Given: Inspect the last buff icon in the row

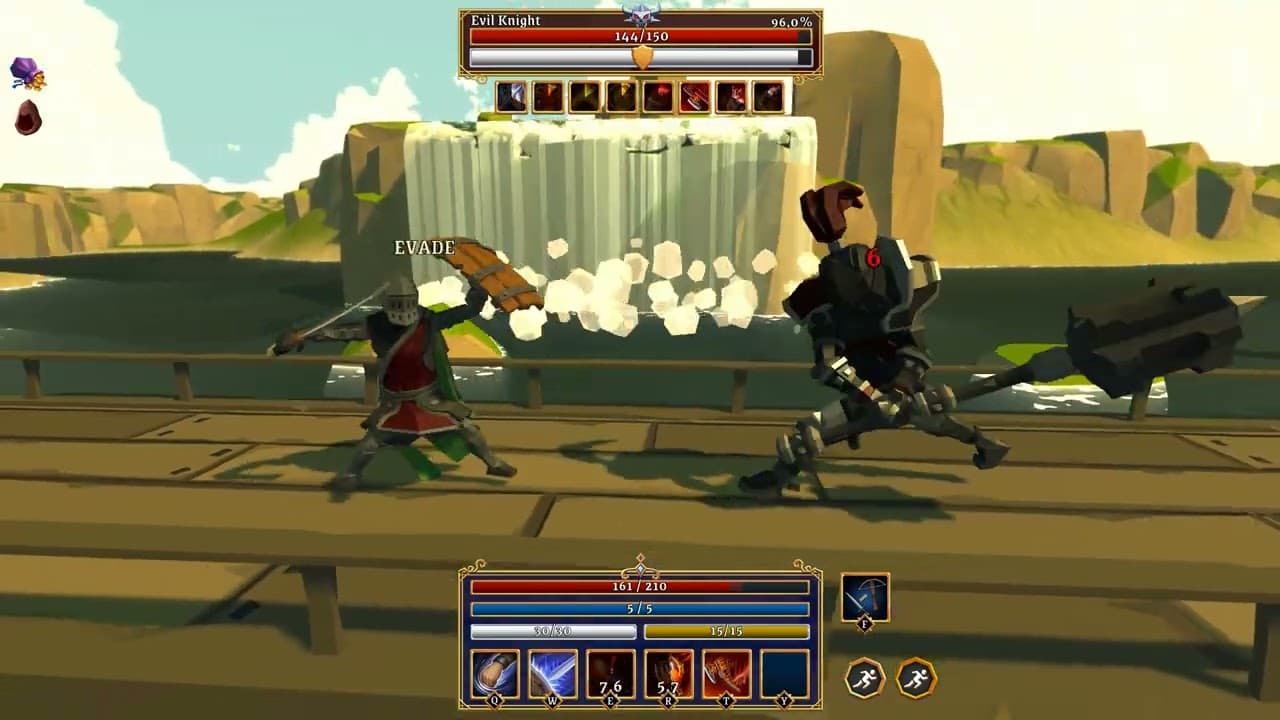Looking at the screenshot, I should click(x=768, y=99).
